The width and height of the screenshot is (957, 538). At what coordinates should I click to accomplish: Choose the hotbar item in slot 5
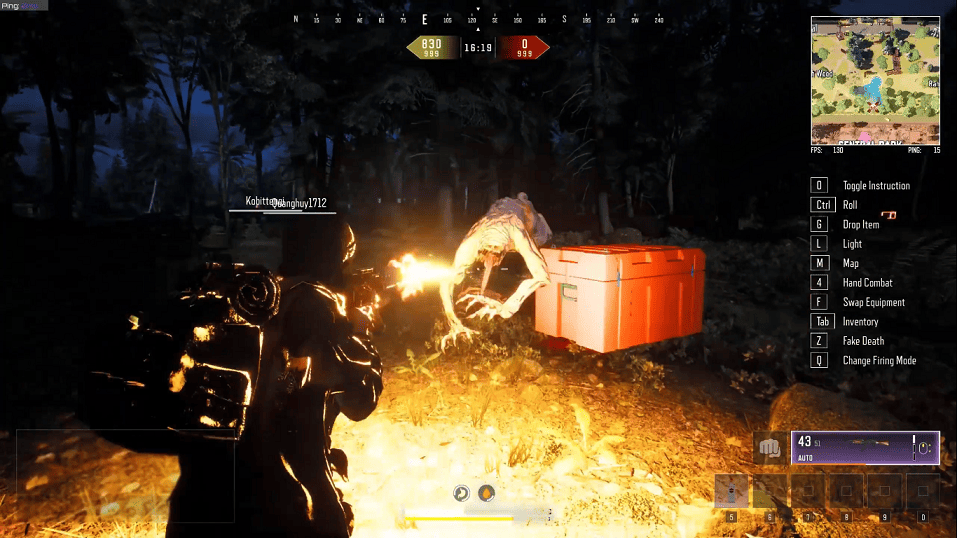click(x=732, y=492)
